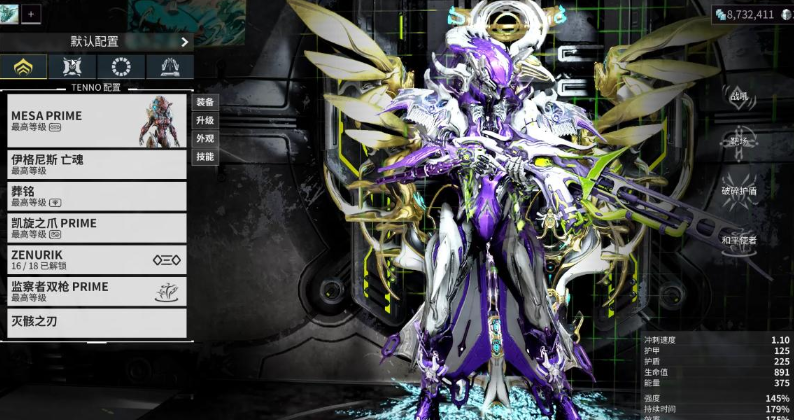Select the circular ring arsenal tab
Image resolution: width=794 pixels, height=420 pixels.
(x=121, y=68)
